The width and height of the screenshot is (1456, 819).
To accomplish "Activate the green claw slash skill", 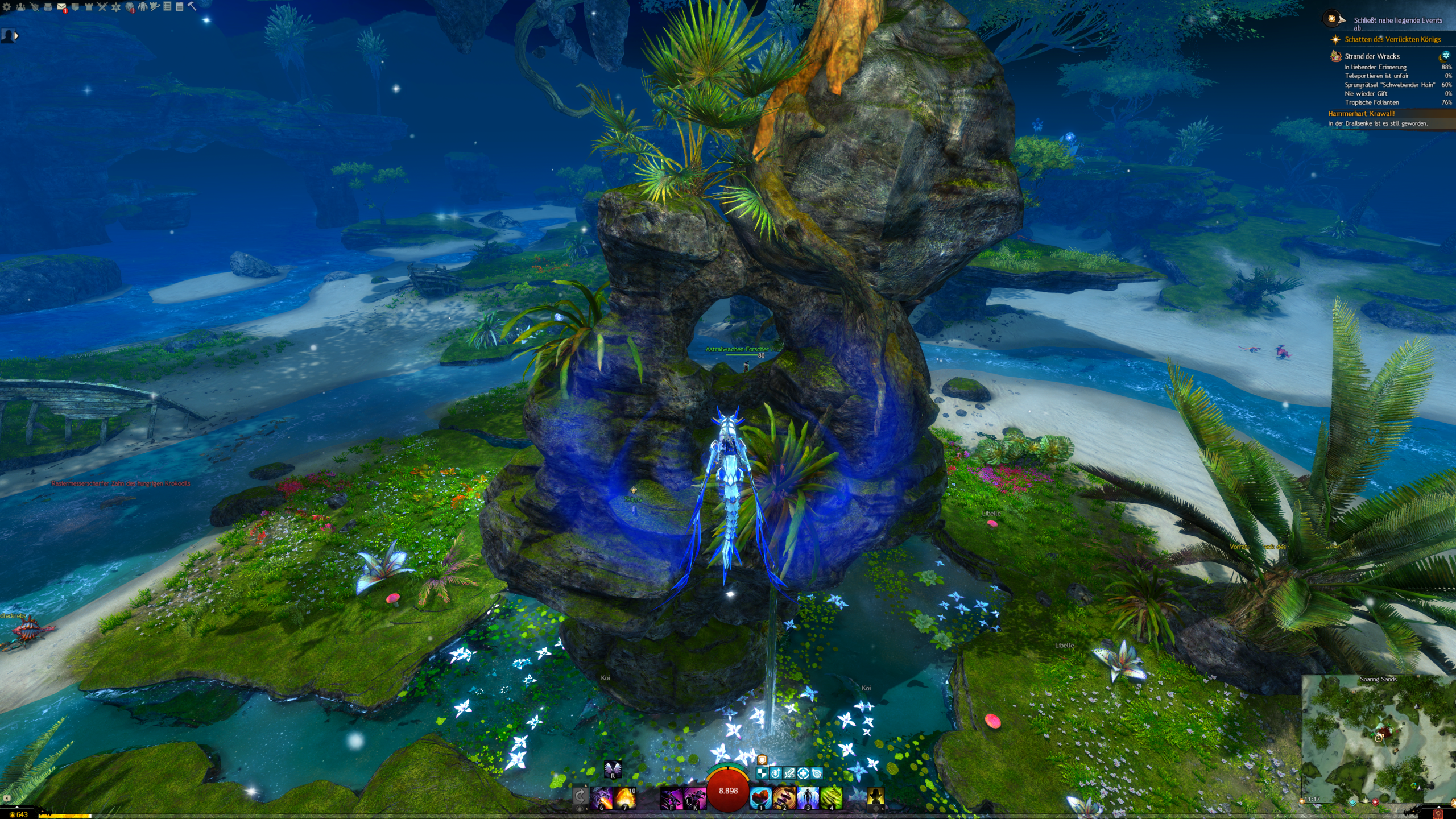I will point(831,797).
